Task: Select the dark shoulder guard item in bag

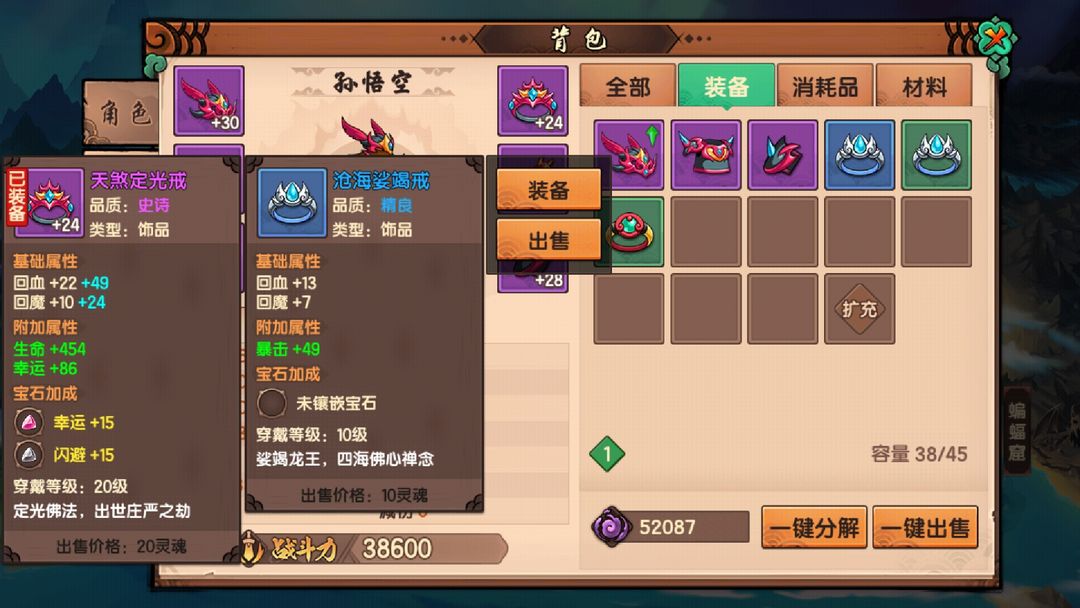Action: [782, 155]
